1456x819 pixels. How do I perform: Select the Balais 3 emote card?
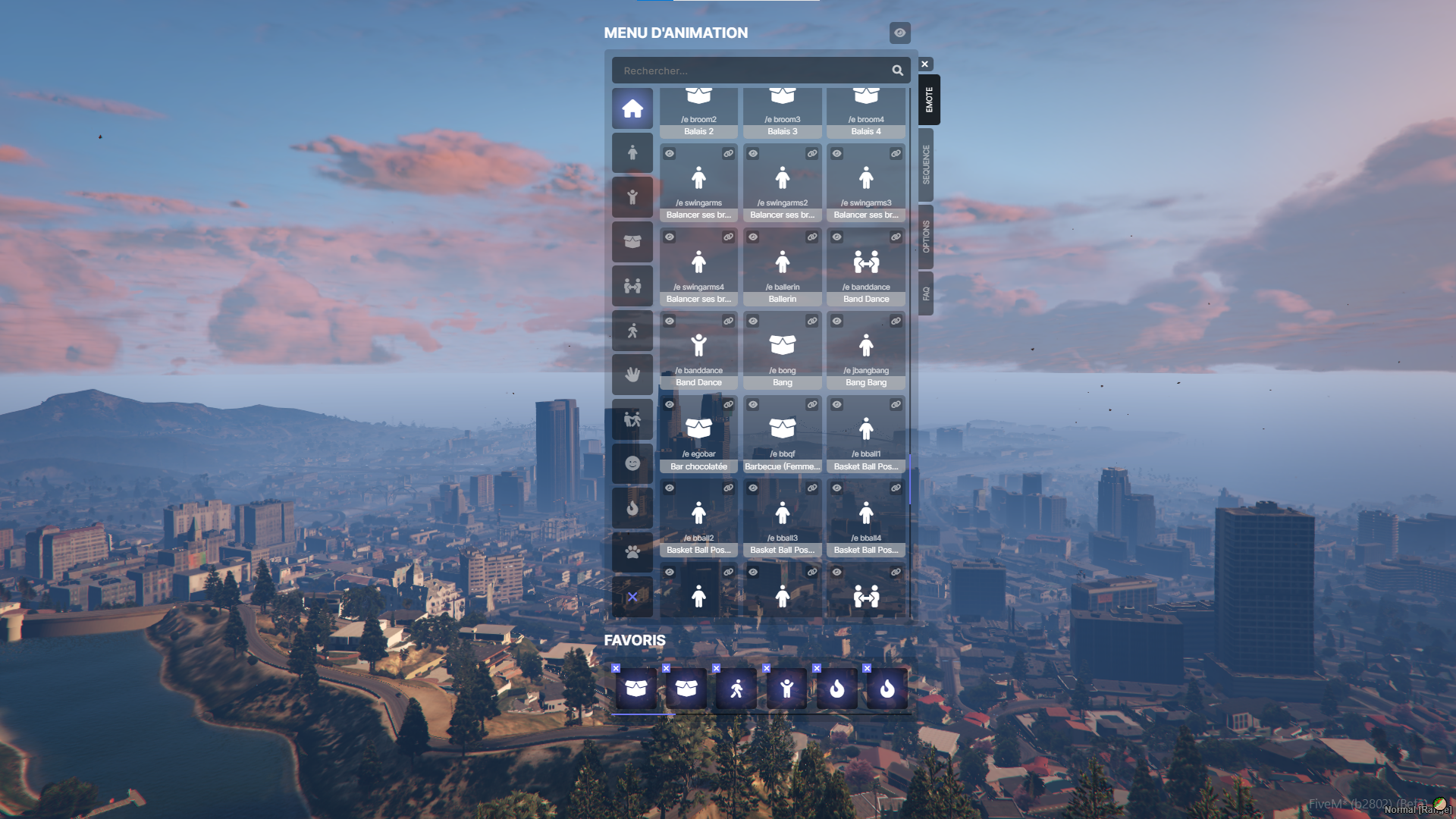(x=782, y=110)
